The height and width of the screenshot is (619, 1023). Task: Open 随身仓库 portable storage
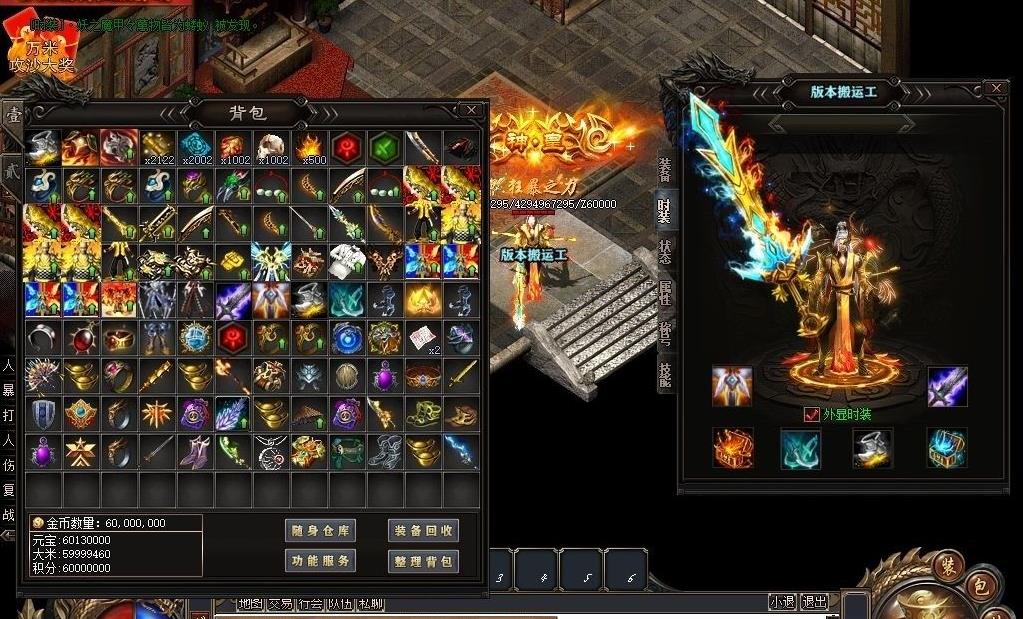(320, 531)
